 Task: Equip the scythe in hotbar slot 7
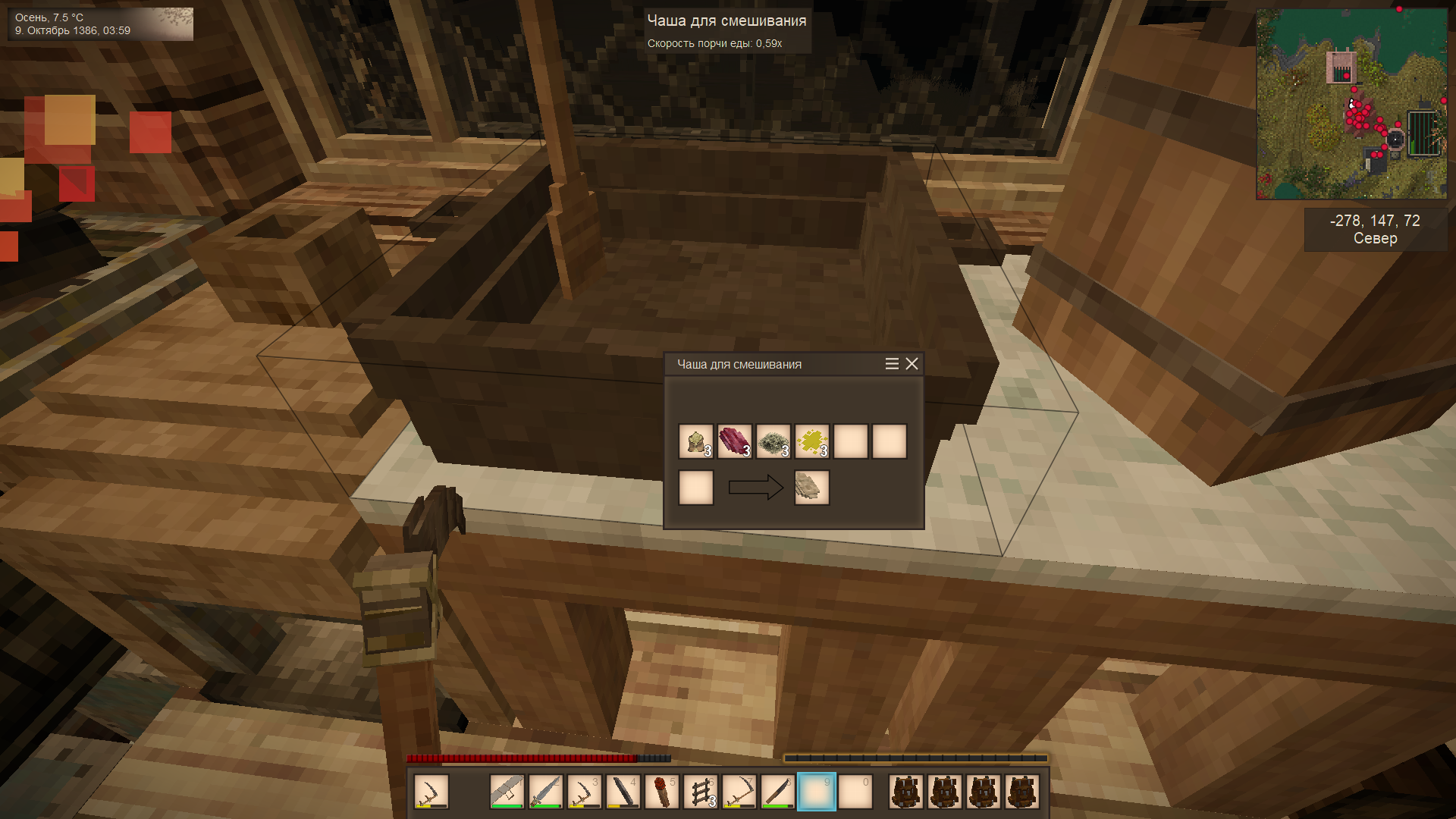739,792
